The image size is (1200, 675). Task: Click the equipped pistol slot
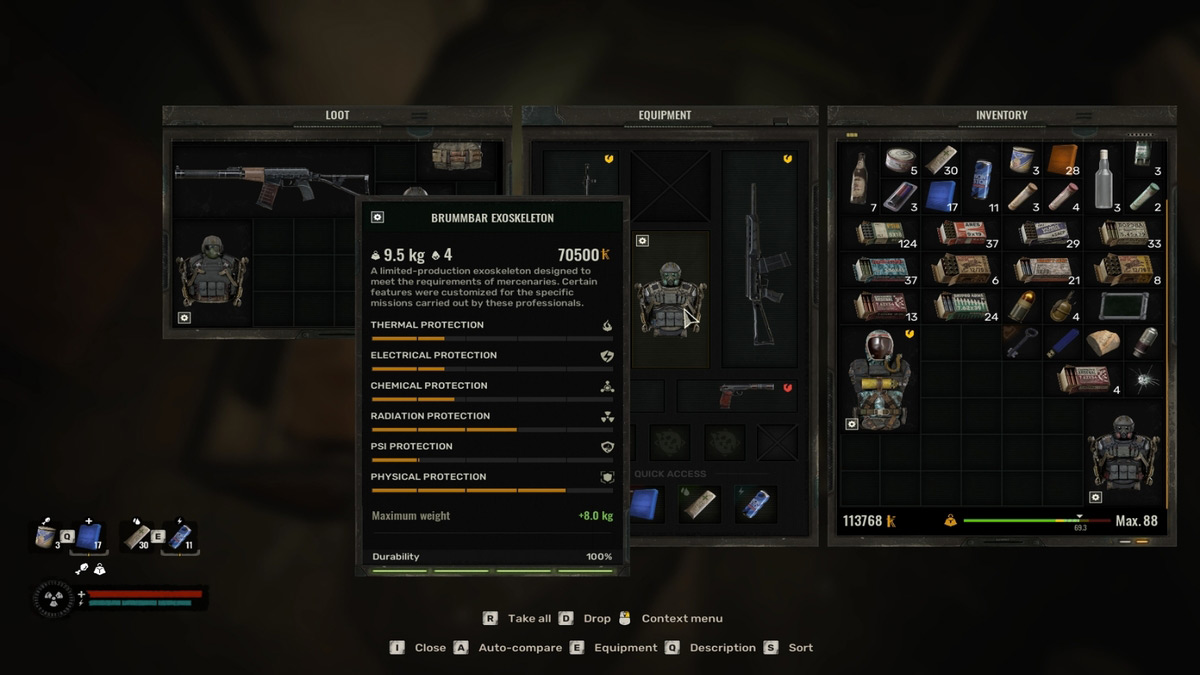[x=745, y=395]
